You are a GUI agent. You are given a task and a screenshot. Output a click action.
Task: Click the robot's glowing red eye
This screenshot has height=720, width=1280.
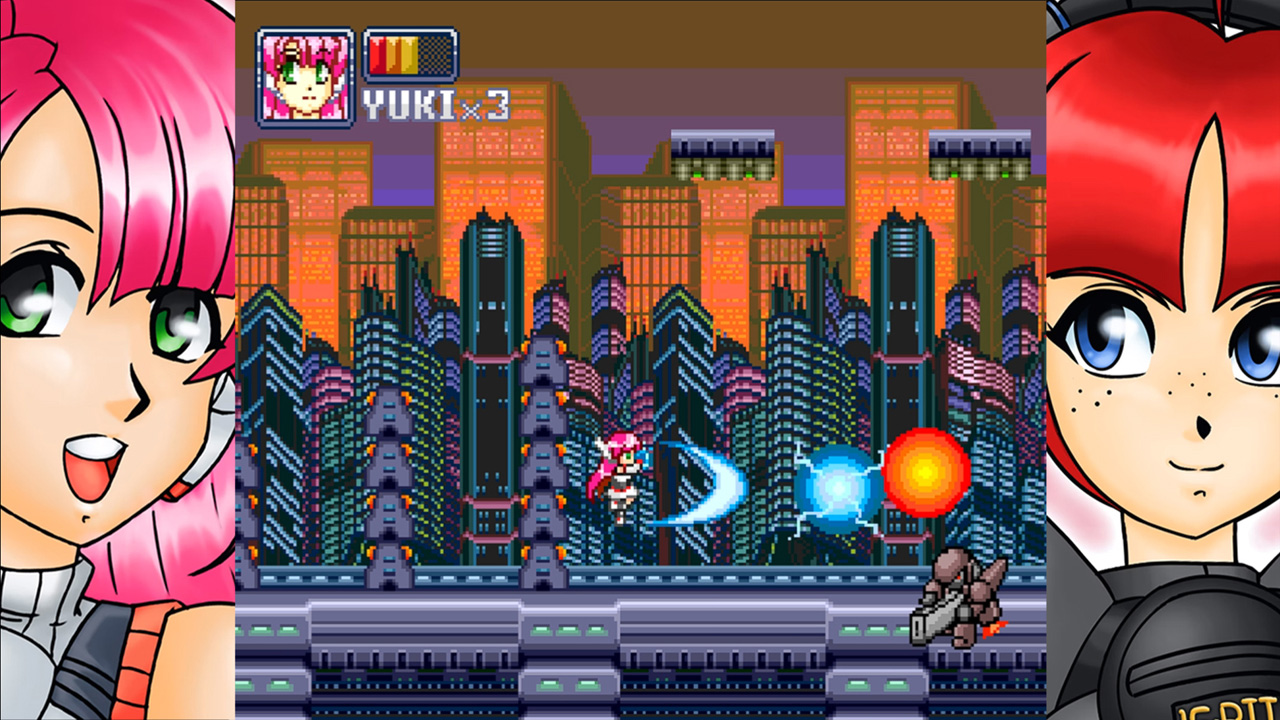coord(961,578)
